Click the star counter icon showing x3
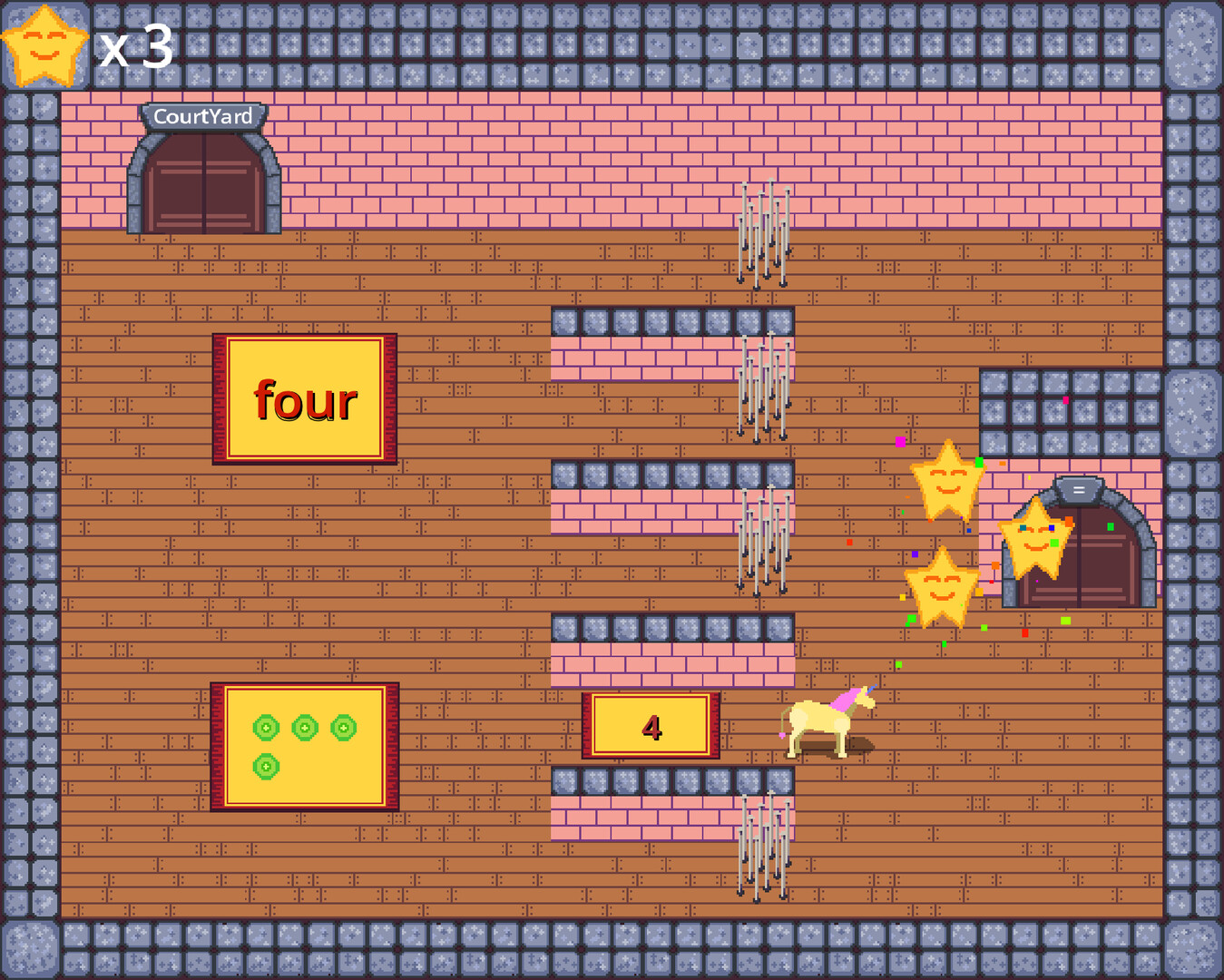This screenshot has width=1224, height=980. [44, 44]
